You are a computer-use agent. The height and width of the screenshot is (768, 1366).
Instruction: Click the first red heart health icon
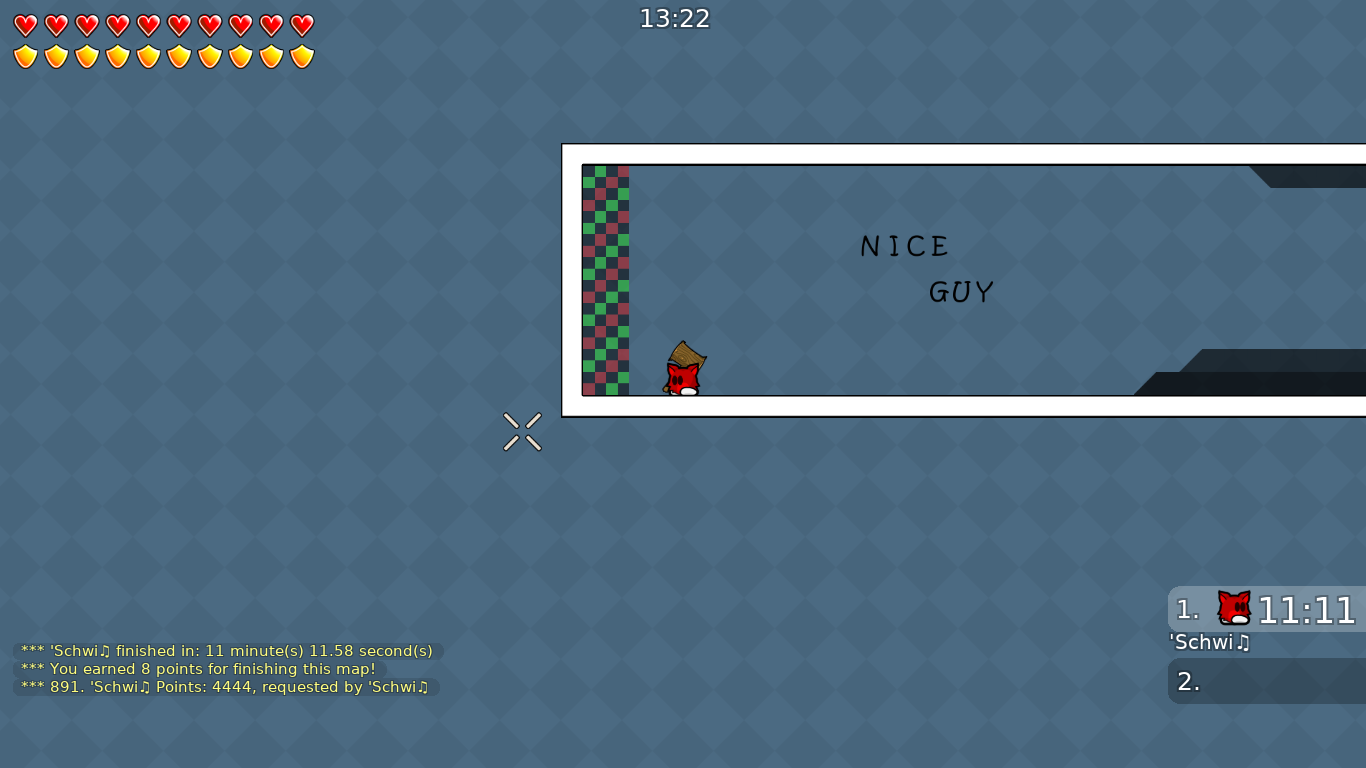[24, 25]
